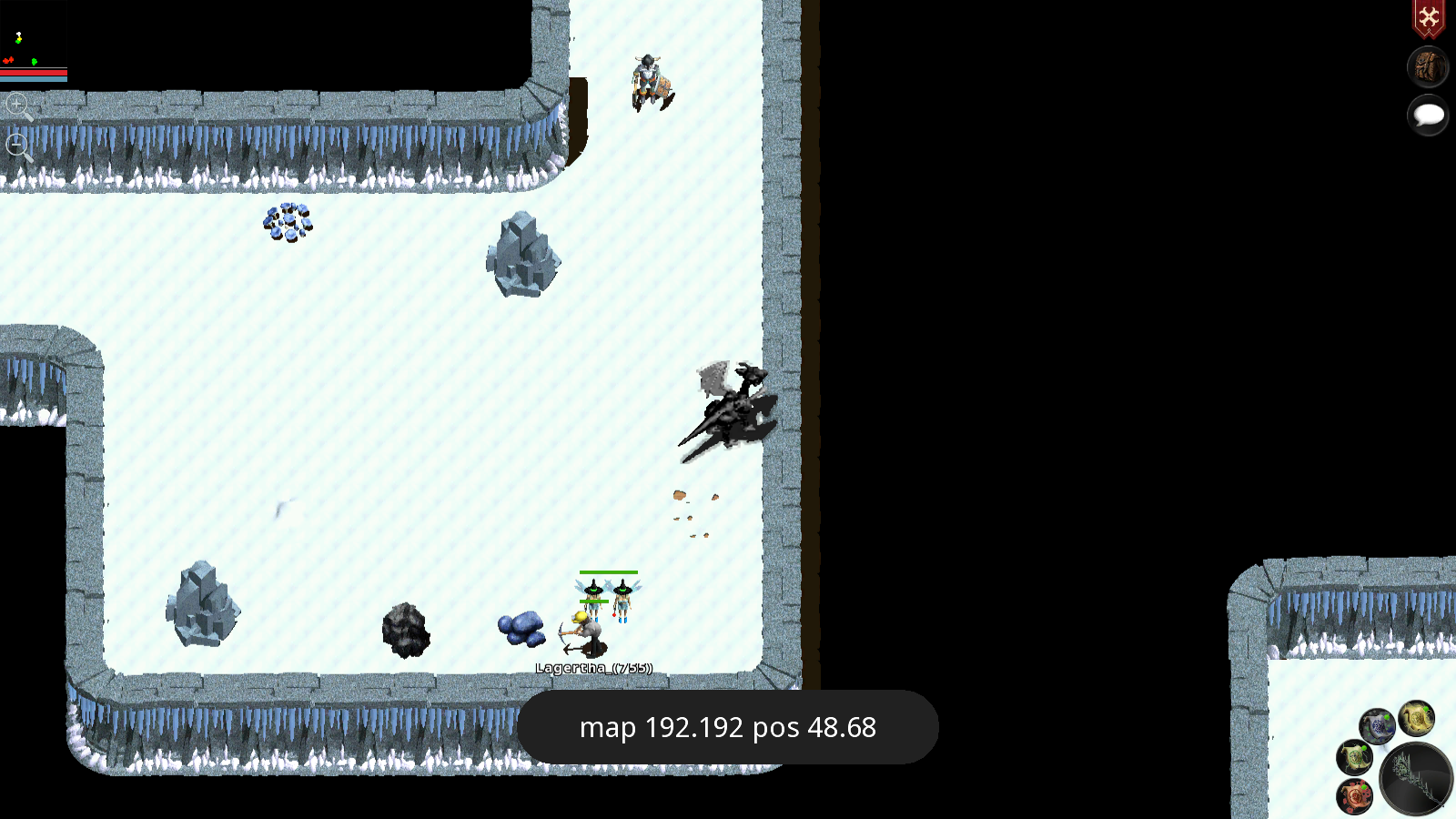Cast the green spell orb

[1354, 757]
